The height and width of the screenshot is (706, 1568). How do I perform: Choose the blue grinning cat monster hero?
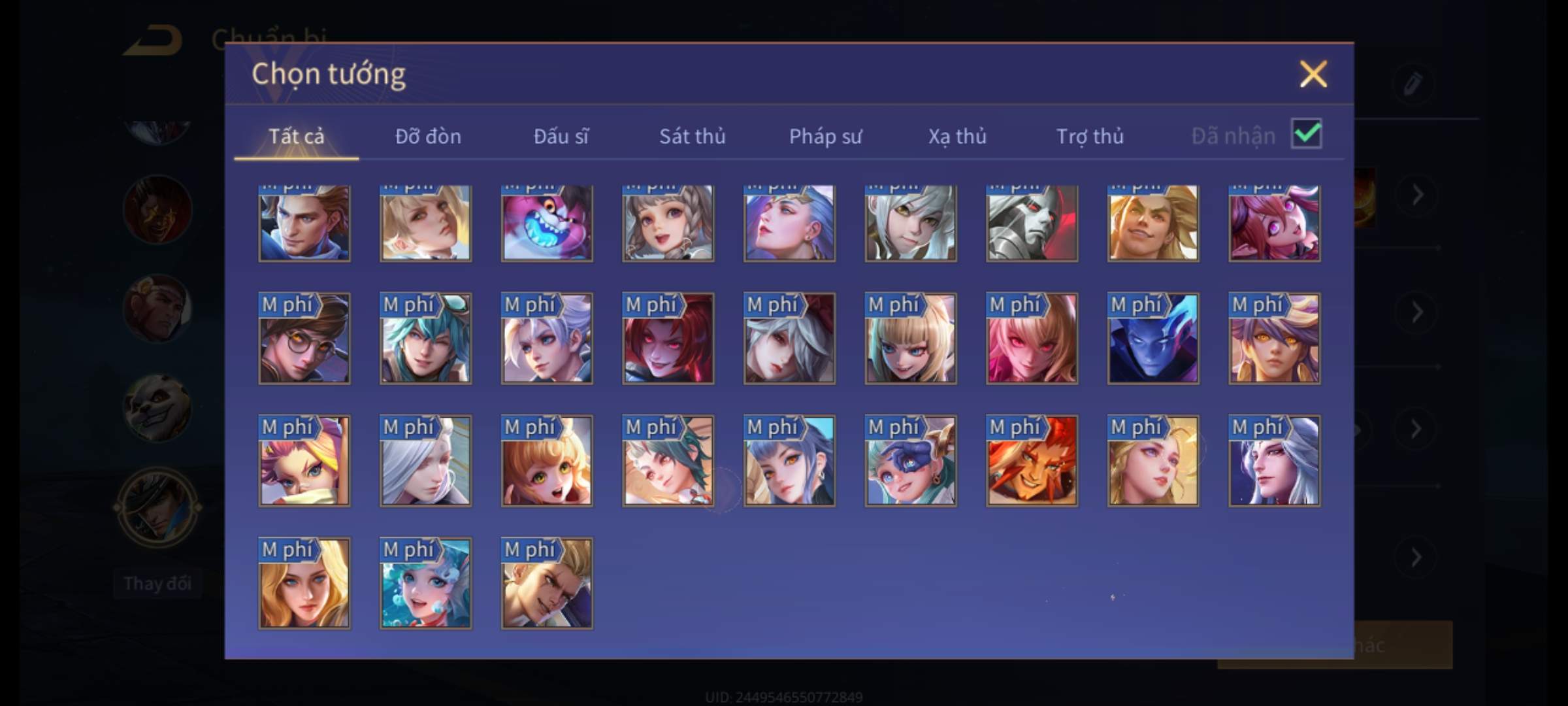pos(547,223)
